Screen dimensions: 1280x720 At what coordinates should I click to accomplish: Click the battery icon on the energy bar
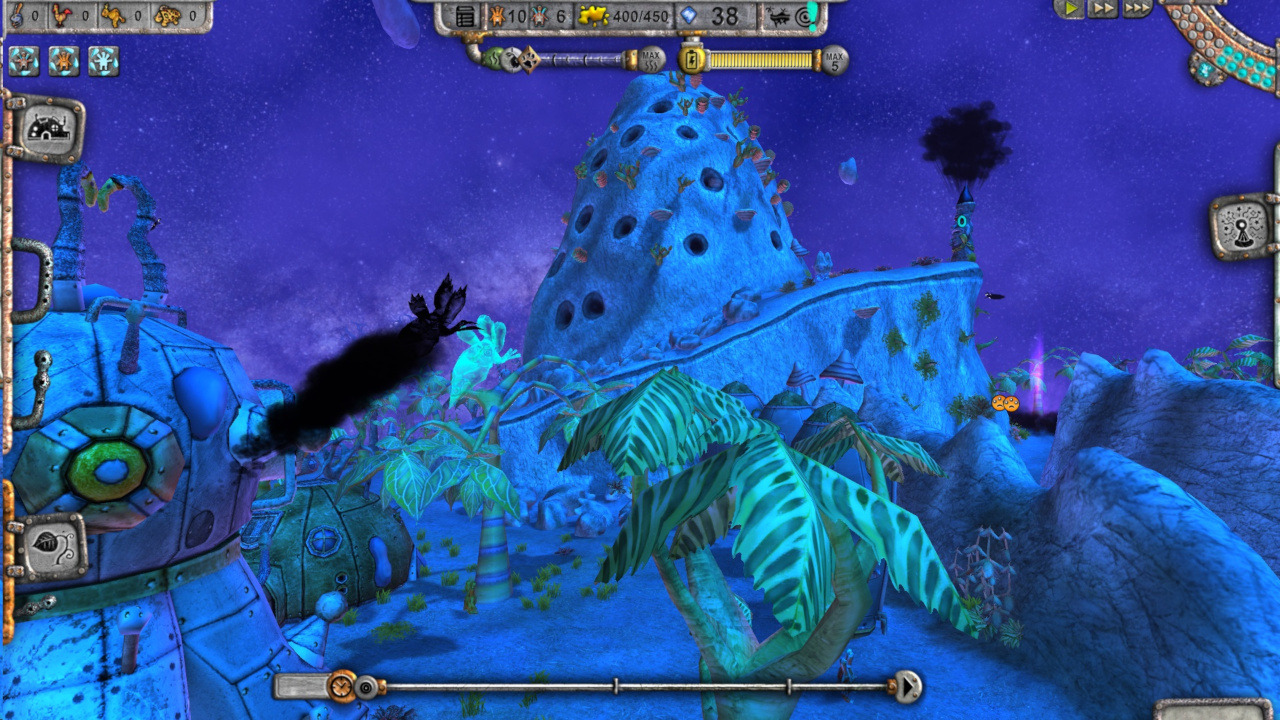[692, 59]
